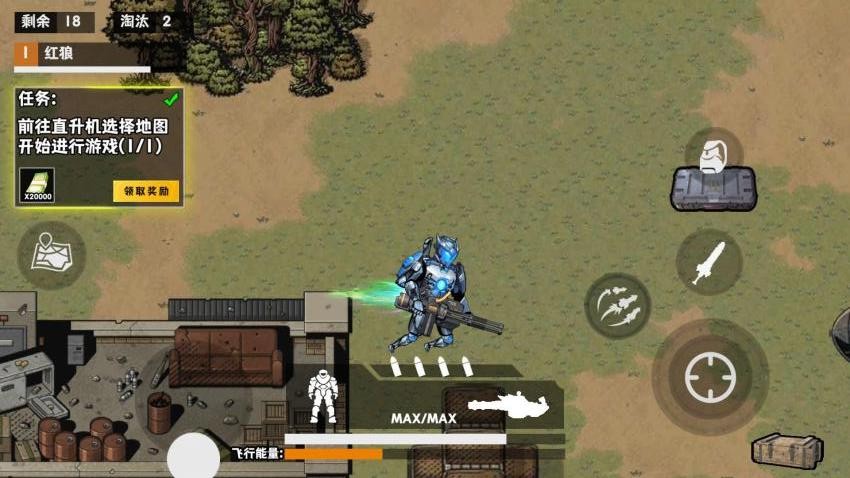Activate the single missile skill
This screenshot has width=850, height=478.
708,262
